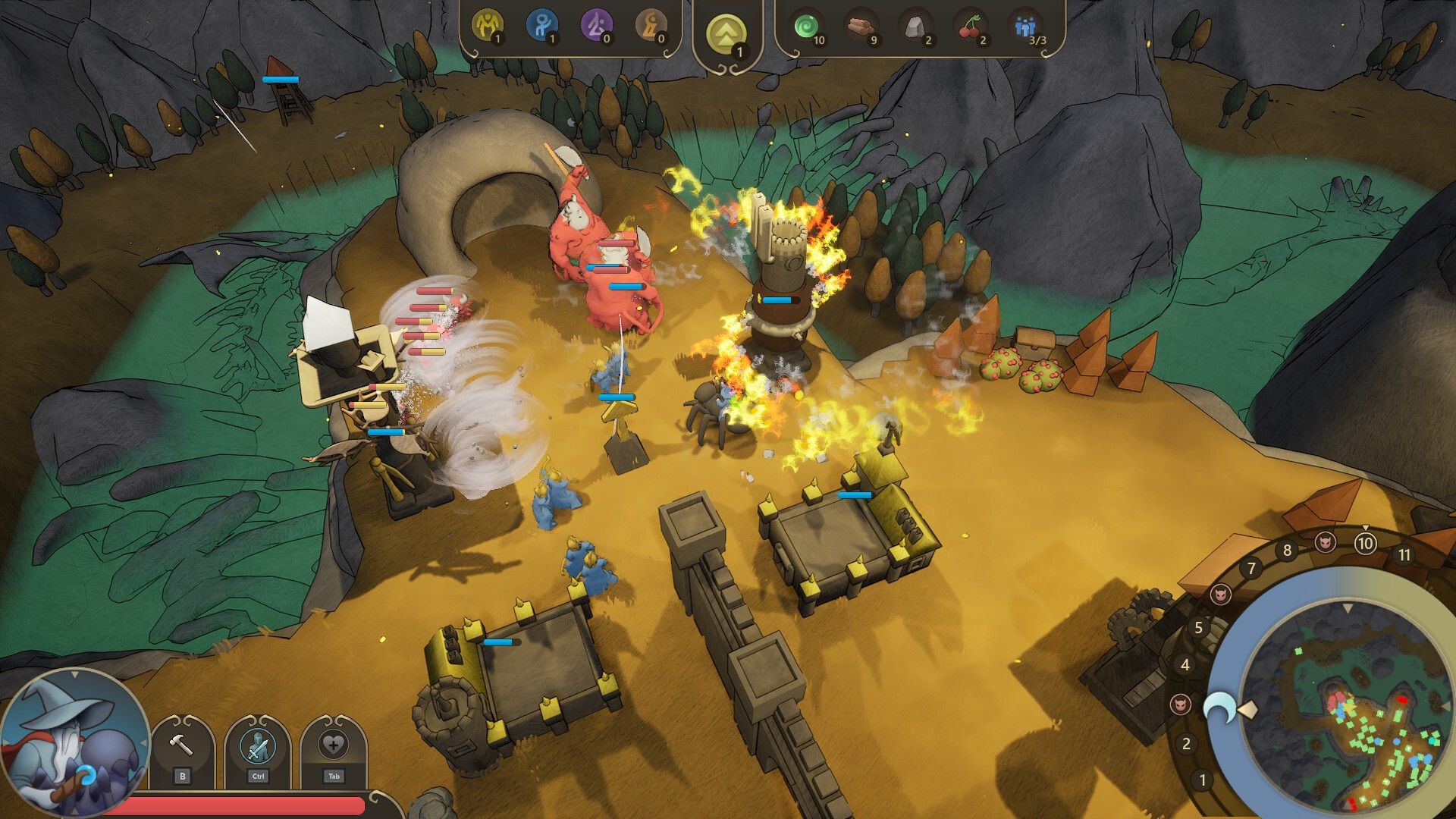The height and width of the screenshot is (819, 1456).
Task: Open the build menu hammer button
Action: pyautogui.click(x=181, y=746)
